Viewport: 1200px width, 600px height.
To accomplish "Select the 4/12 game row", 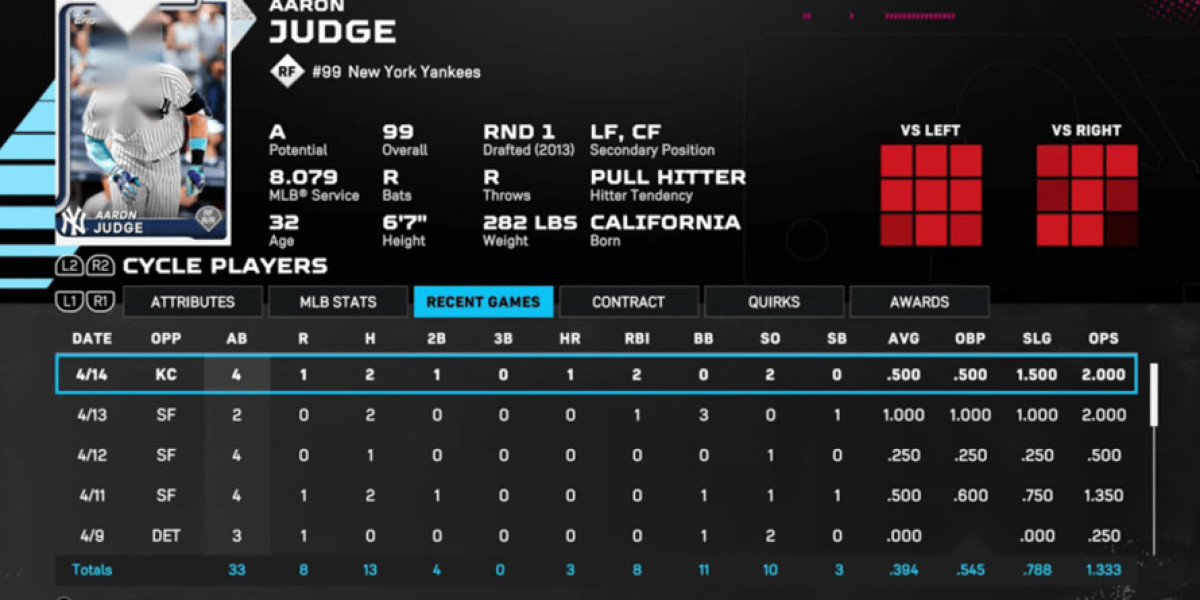I will pos(596,455).
